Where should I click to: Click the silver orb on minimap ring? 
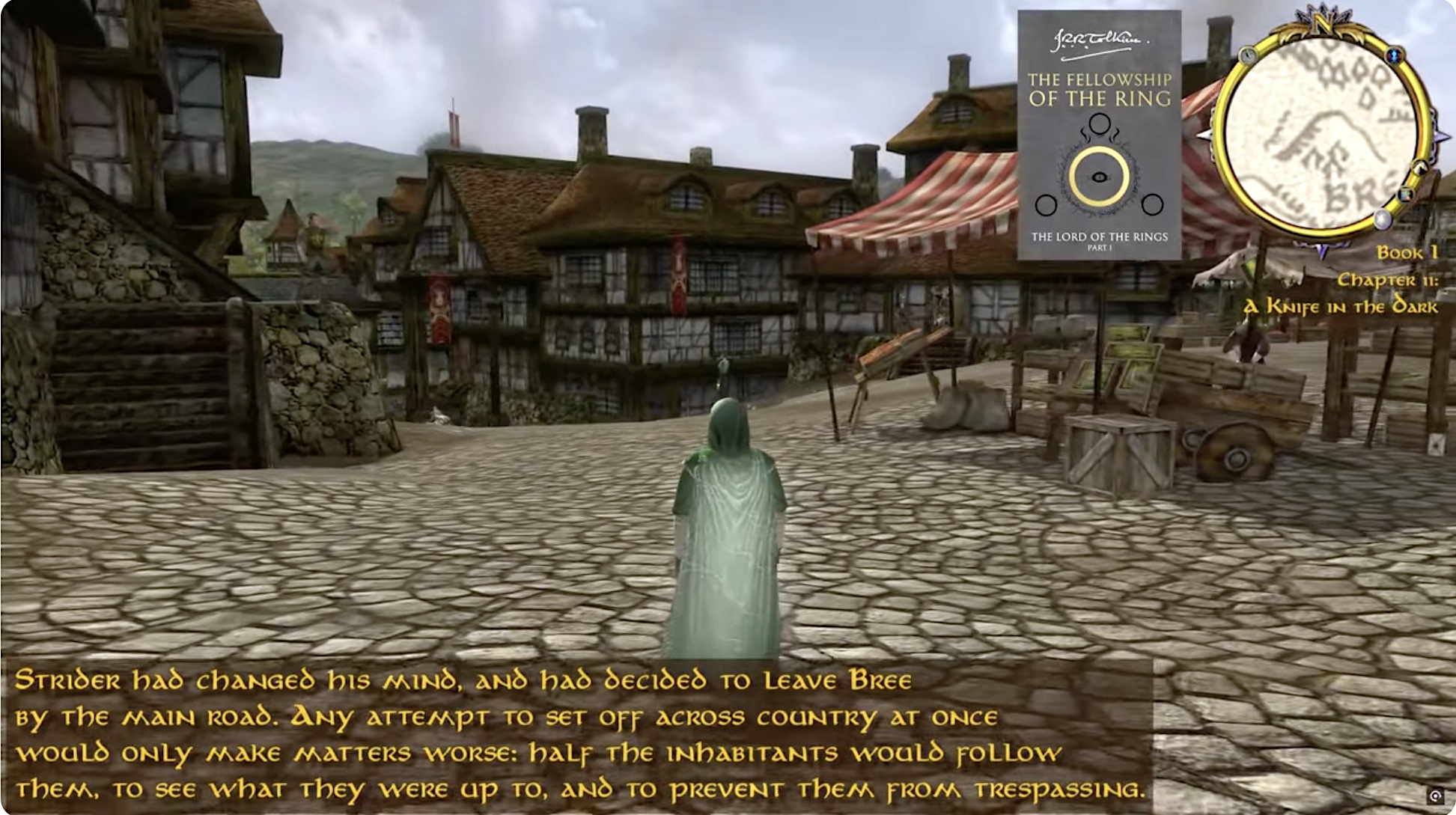(1383, 219)
